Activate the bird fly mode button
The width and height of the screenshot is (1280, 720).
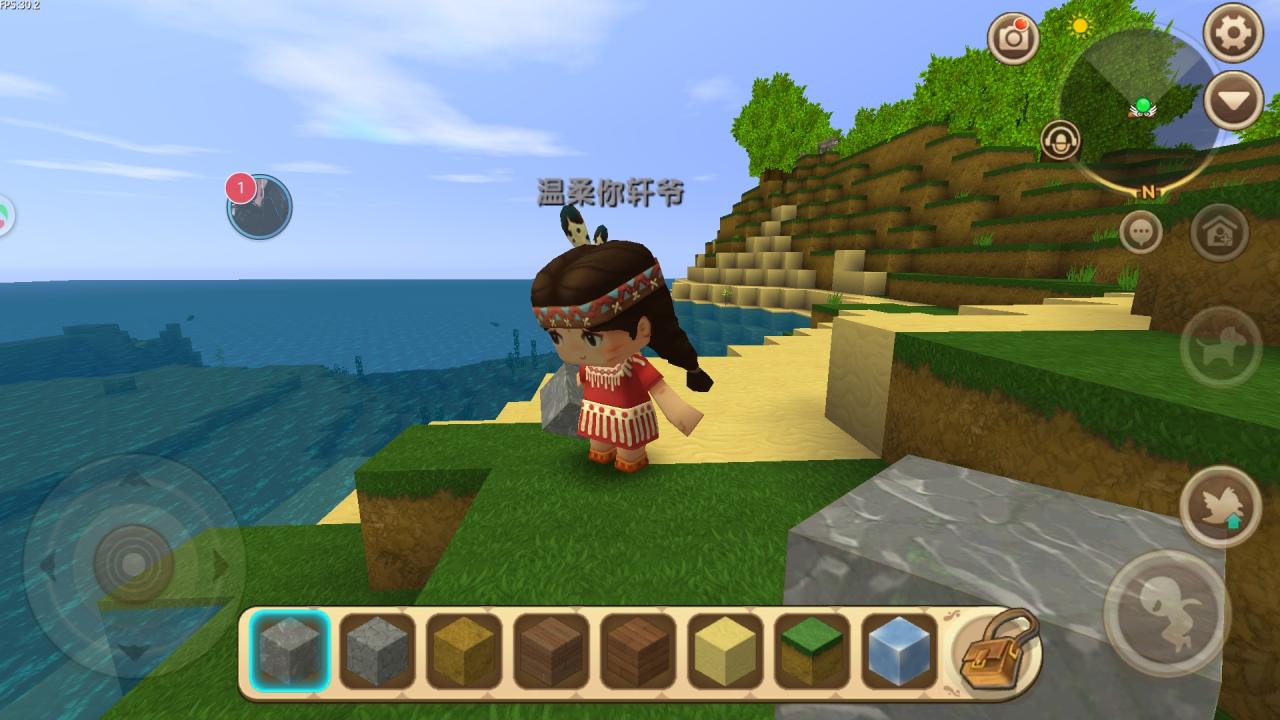[x=1220, y=506]
